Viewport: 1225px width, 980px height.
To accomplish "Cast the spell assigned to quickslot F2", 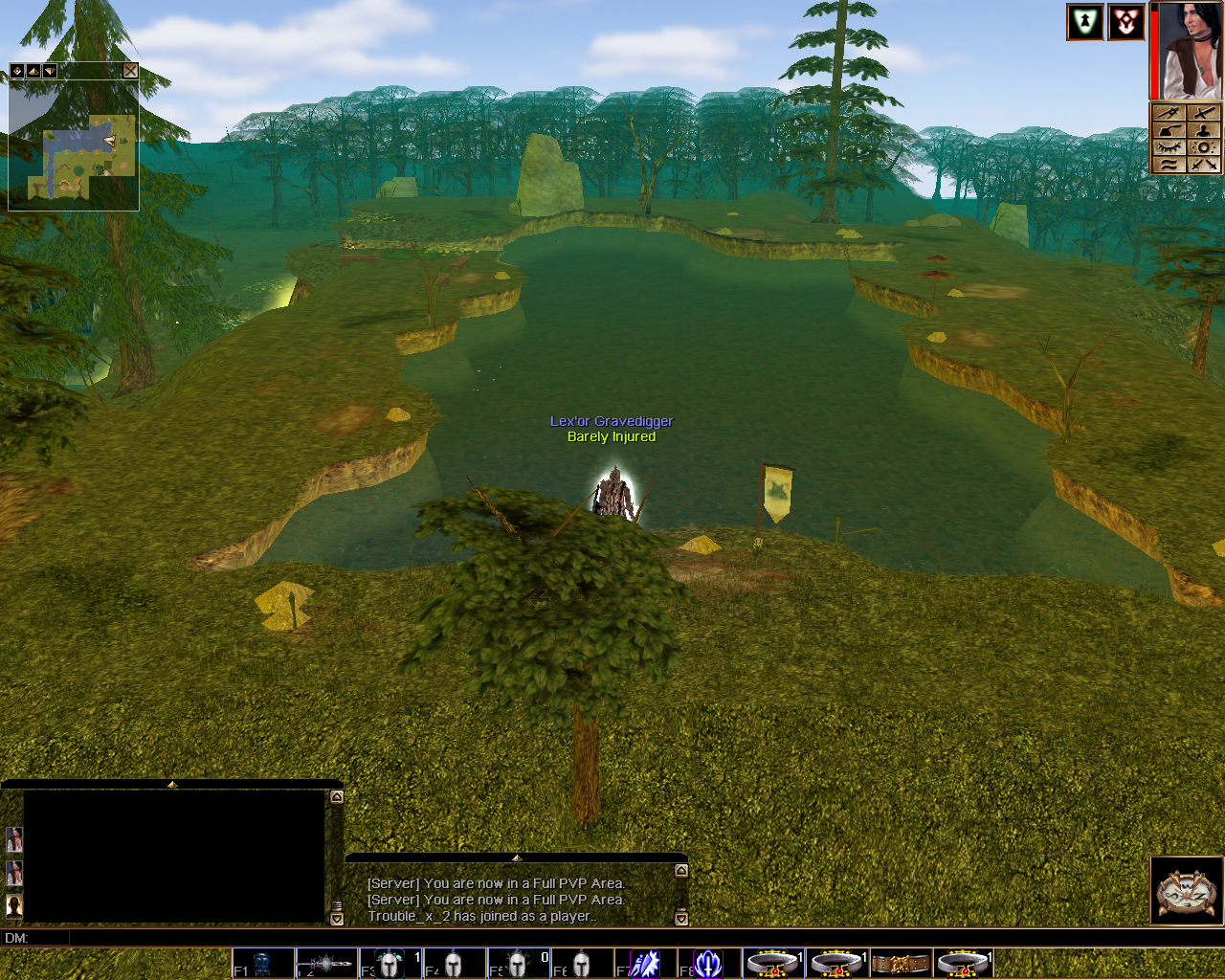I will pos(325,963).
